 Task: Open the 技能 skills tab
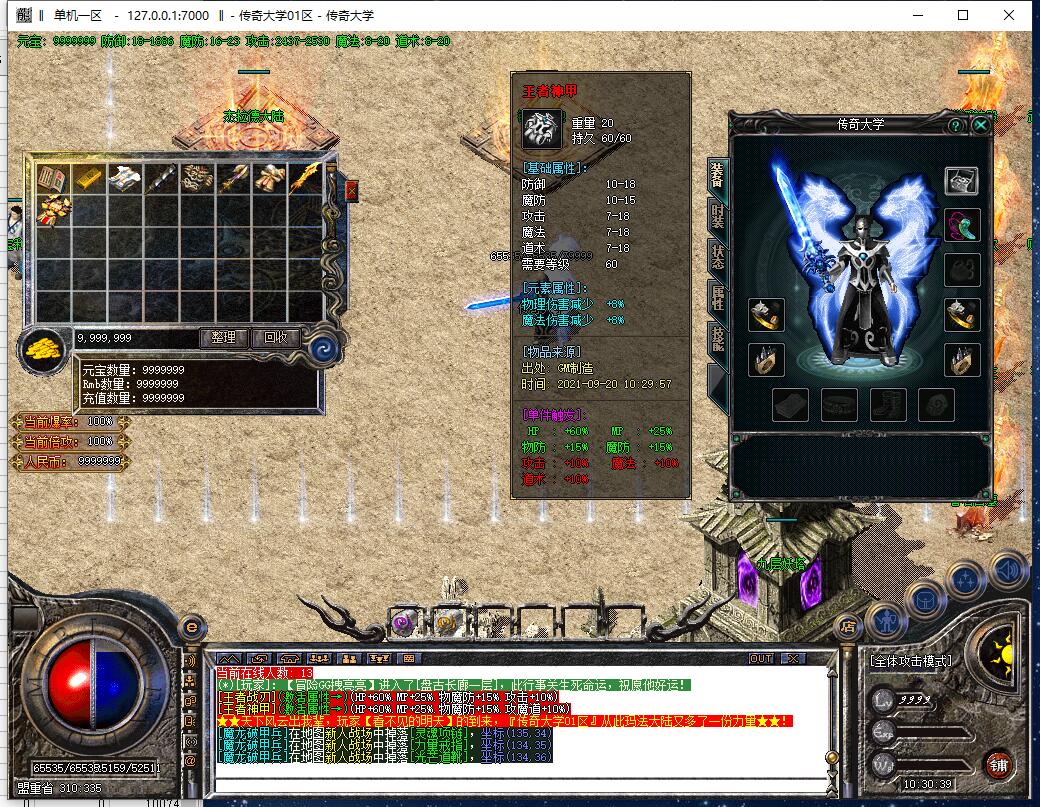(x=717, y=340)
